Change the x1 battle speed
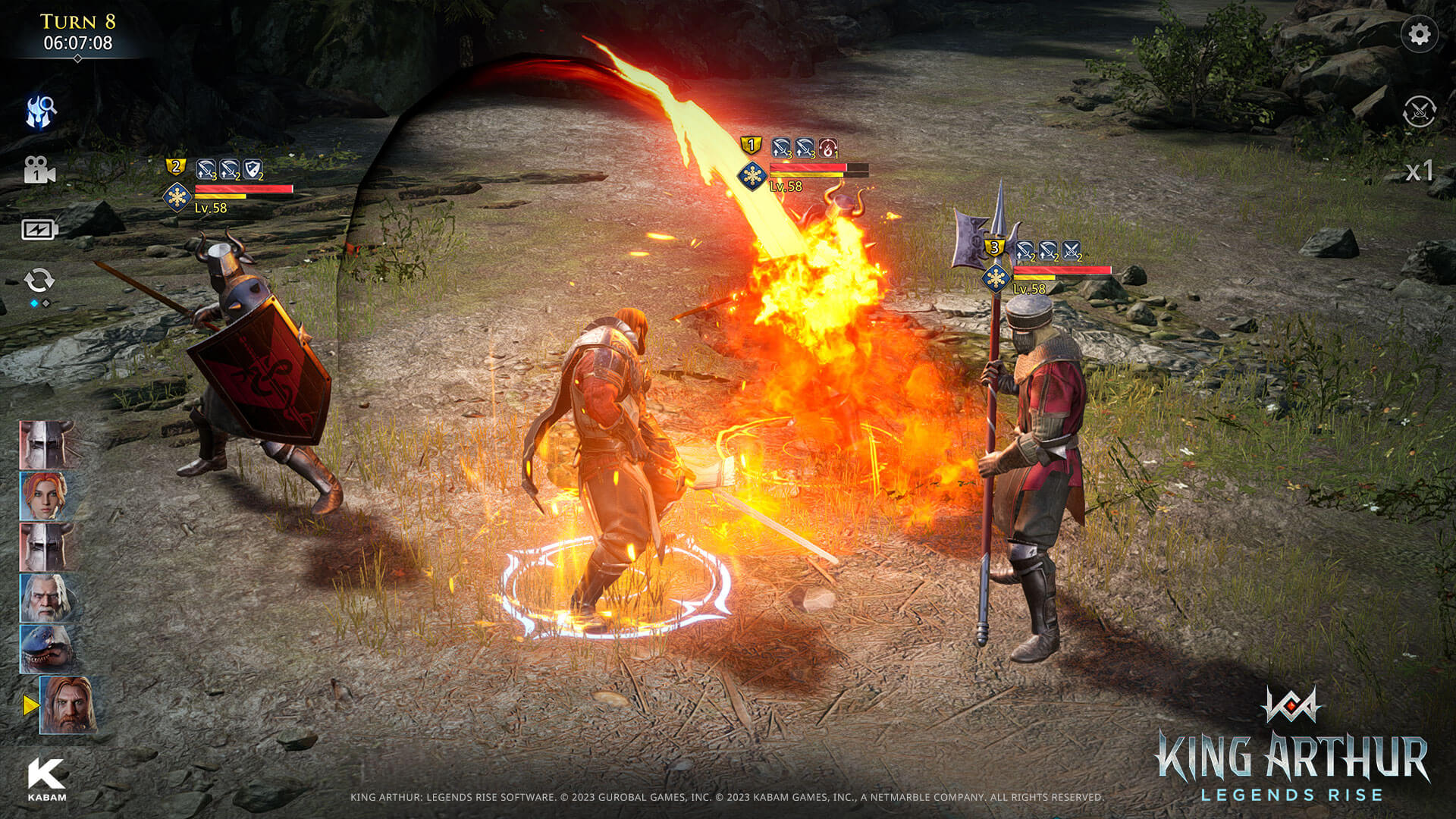Image resolution: width=1456 pixels, height=819 pixels. click(1419, 171)
